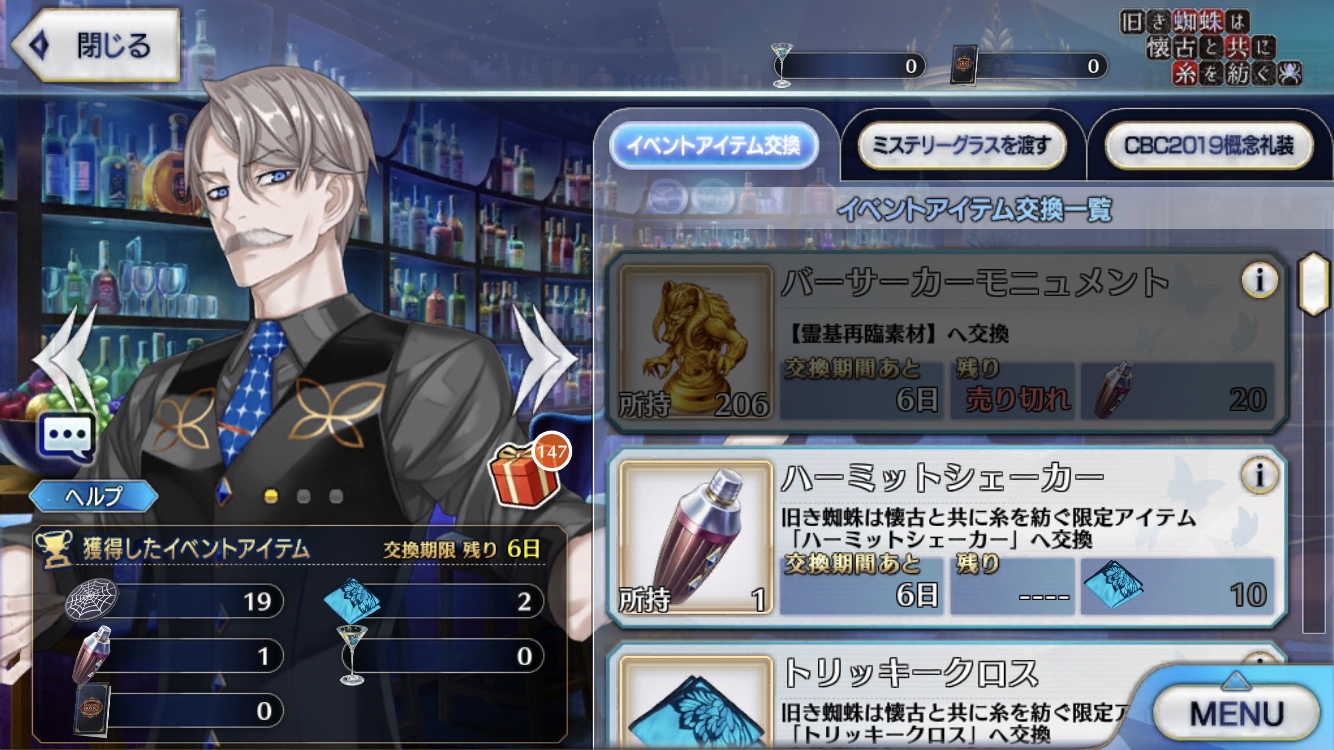Show info for バーサーカーモニュメント

pyautogui.click(x=1259, y=282)
